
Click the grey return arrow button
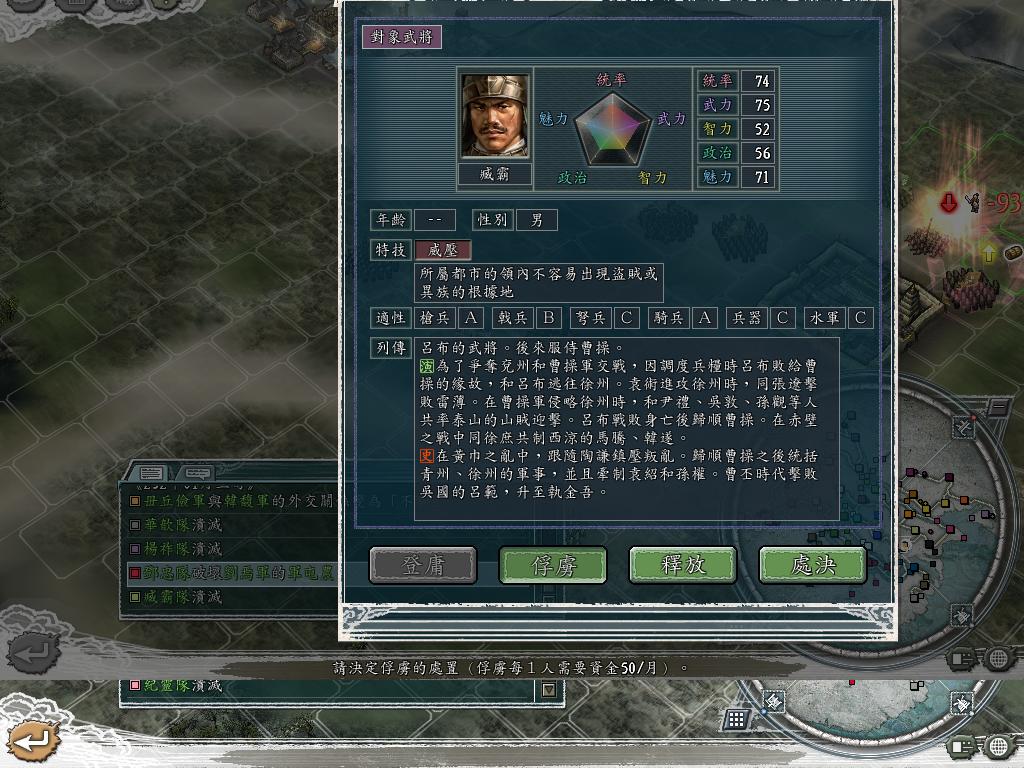tap(31, 655)
